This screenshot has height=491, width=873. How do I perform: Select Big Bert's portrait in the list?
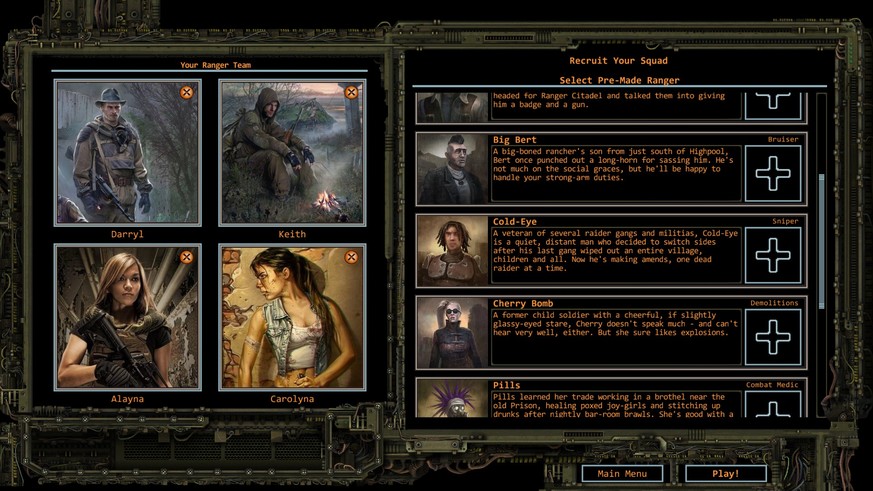[x=451, y=169]
